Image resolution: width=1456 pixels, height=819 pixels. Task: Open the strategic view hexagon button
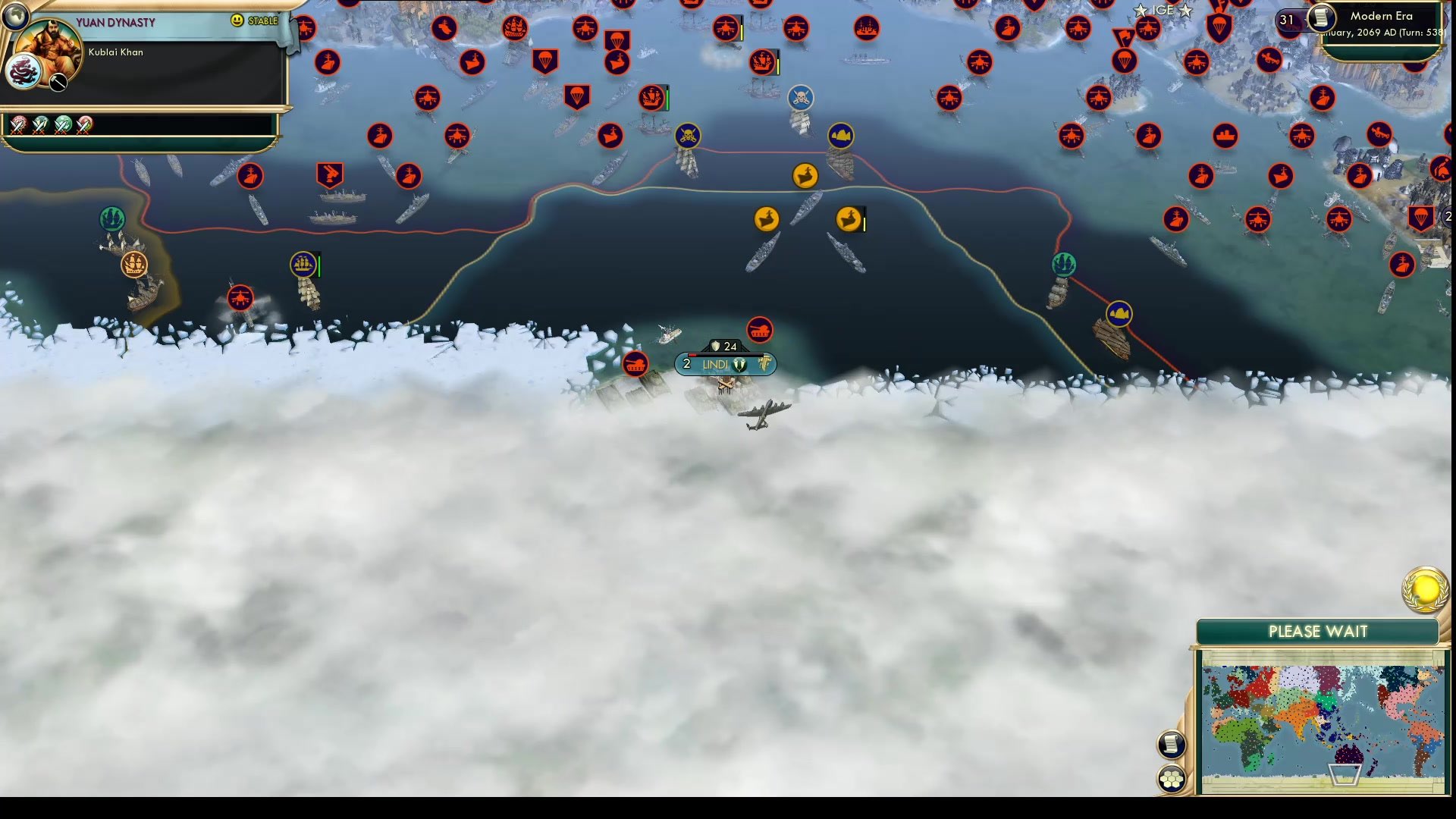coord(1172,777)
